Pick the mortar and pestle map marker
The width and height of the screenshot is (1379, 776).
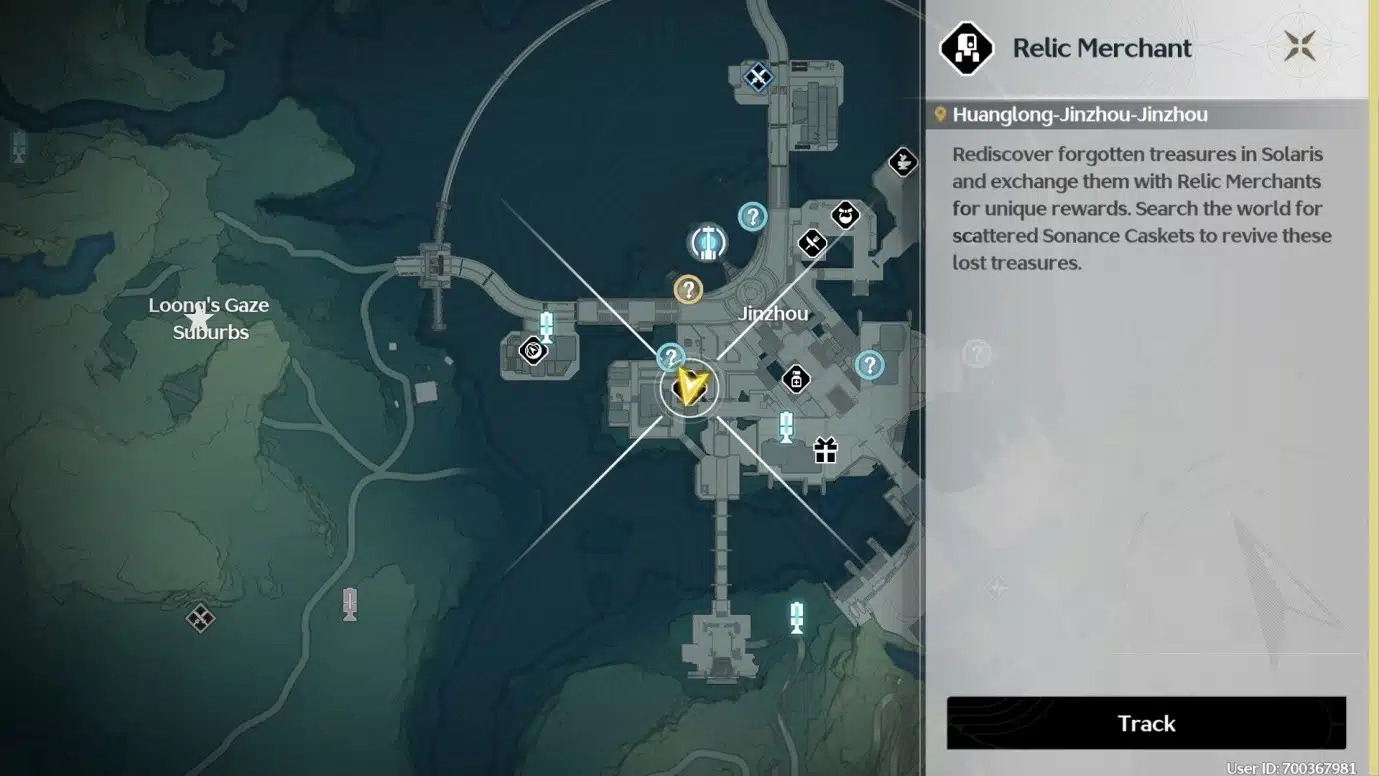903,161
